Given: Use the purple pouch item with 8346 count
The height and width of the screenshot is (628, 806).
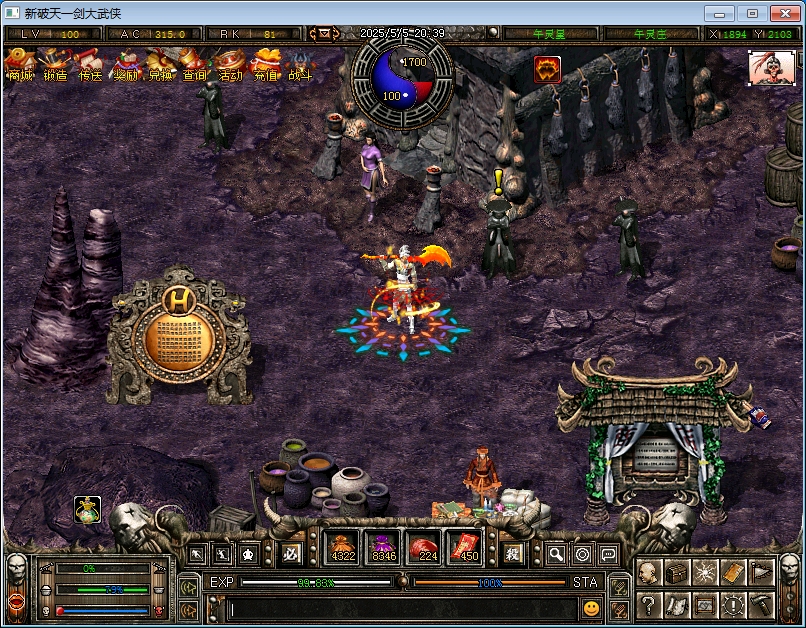Looking at the screenshot, I should [384, 548].
